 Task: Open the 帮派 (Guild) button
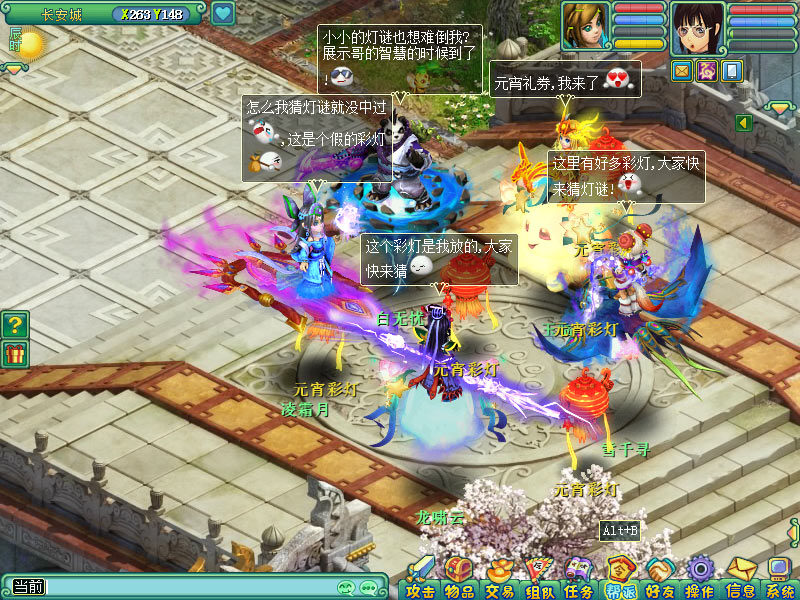pyautogui.click(x=619, y=576)
